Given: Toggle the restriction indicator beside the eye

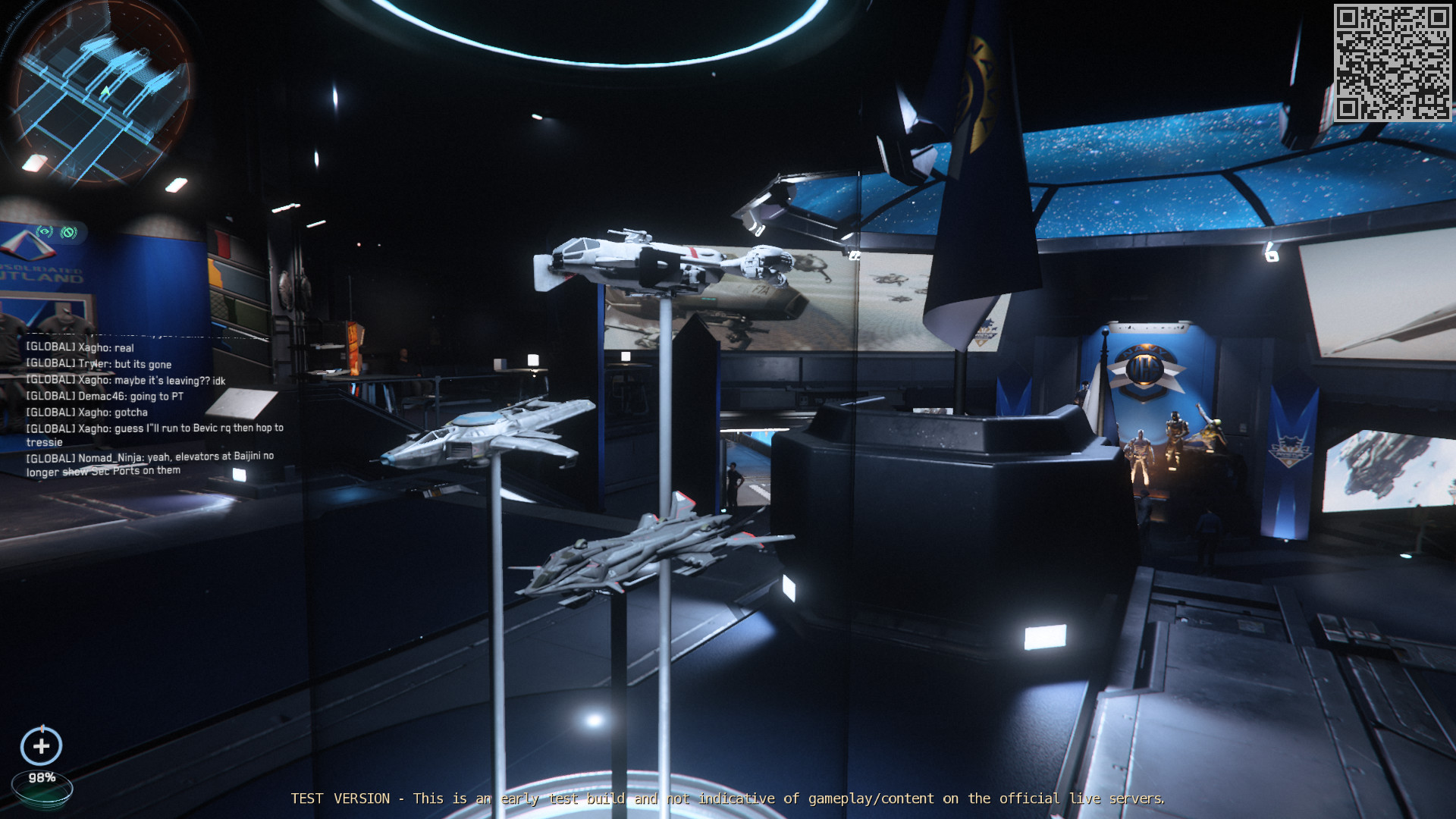Looking at the screenshot, I should (68, 231).
